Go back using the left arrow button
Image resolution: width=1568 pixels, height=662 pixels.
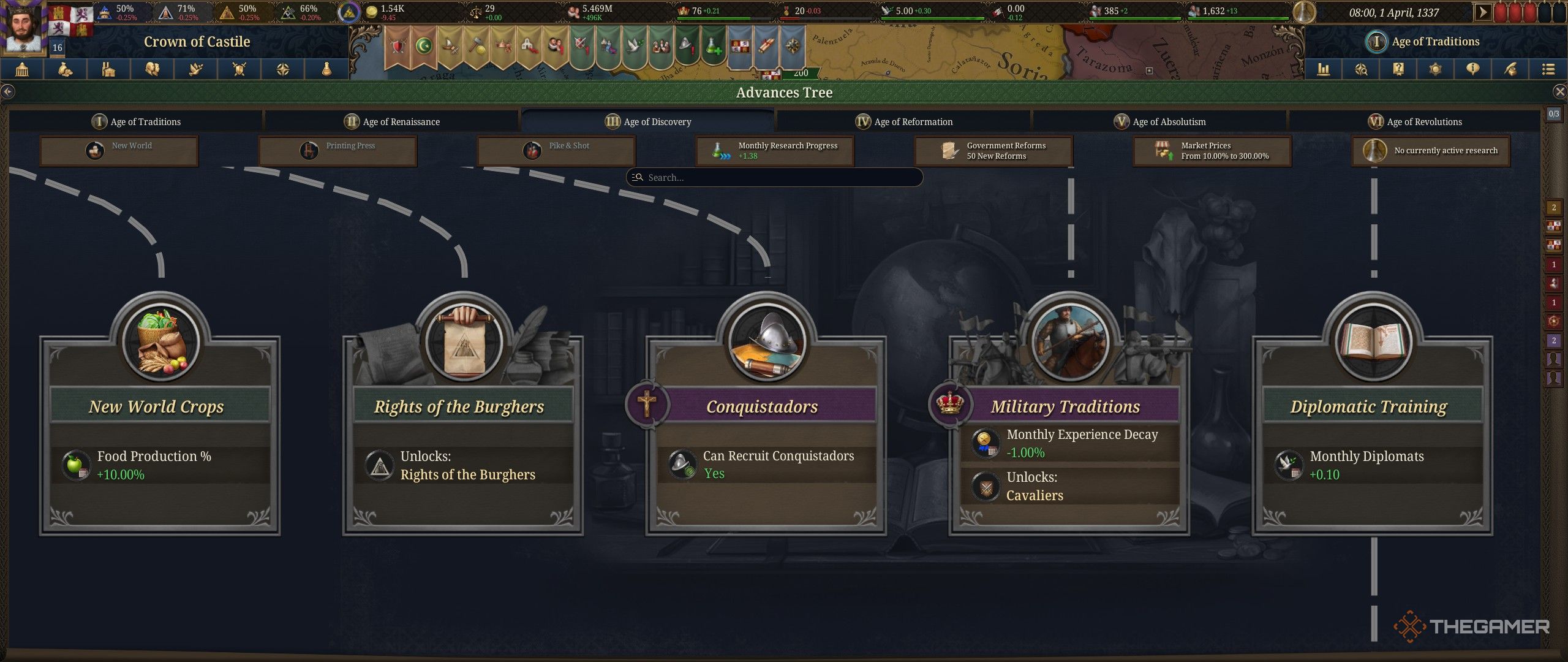[7, 93]
